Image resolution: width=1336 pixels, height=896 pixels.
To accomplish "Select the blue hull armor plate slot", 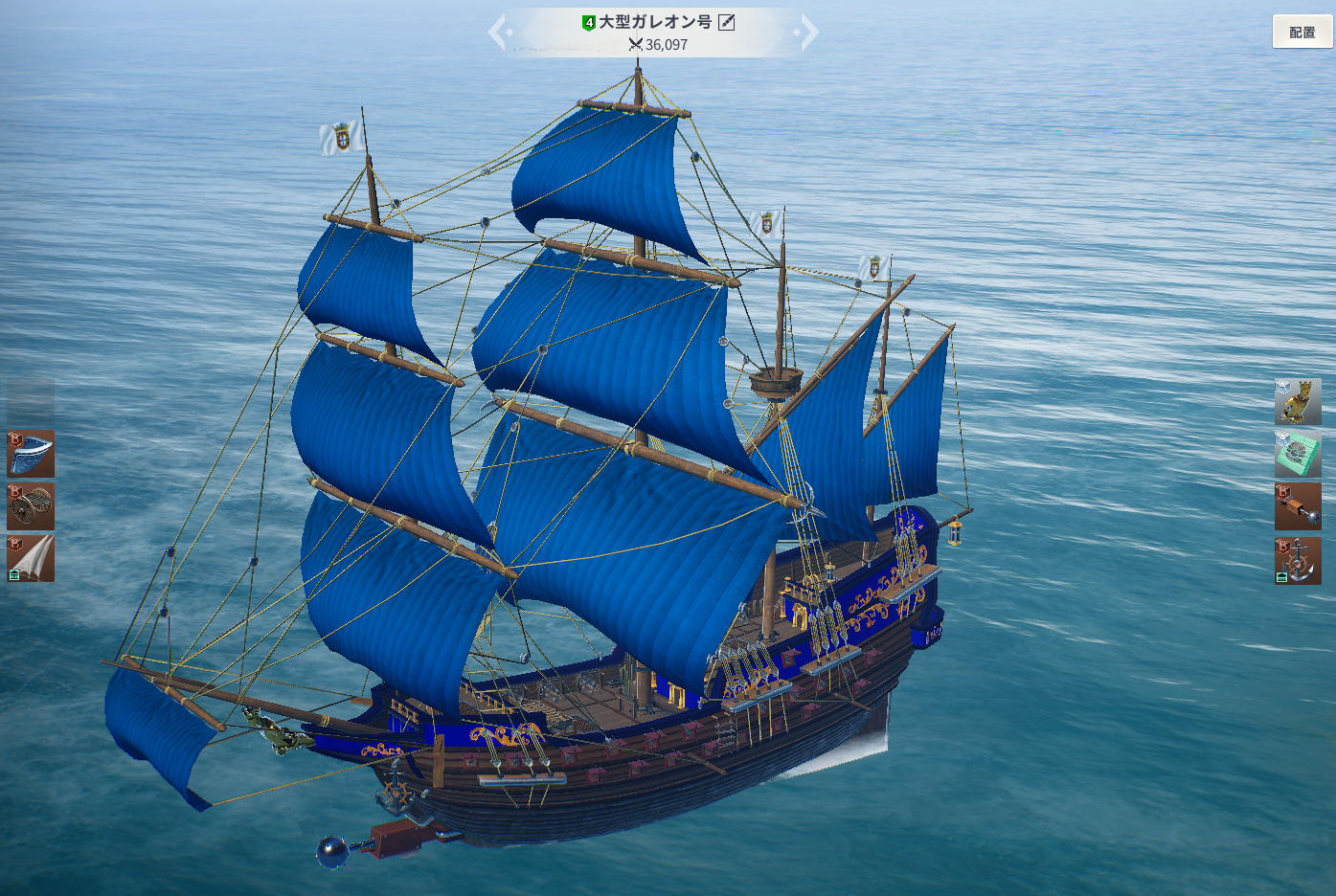I will tap(31, 454).
